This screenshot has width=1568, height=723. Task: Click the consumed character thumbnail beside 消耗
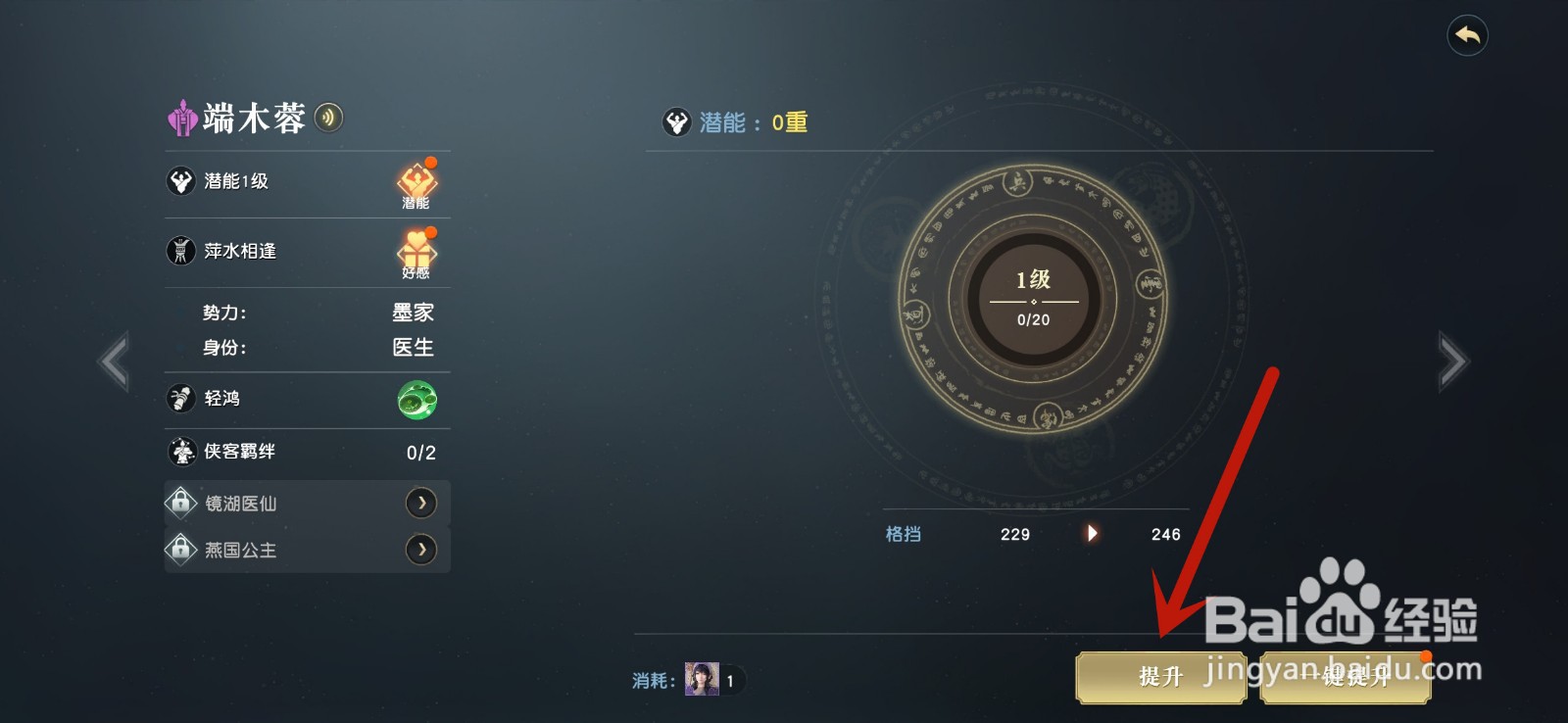point(700,677)
